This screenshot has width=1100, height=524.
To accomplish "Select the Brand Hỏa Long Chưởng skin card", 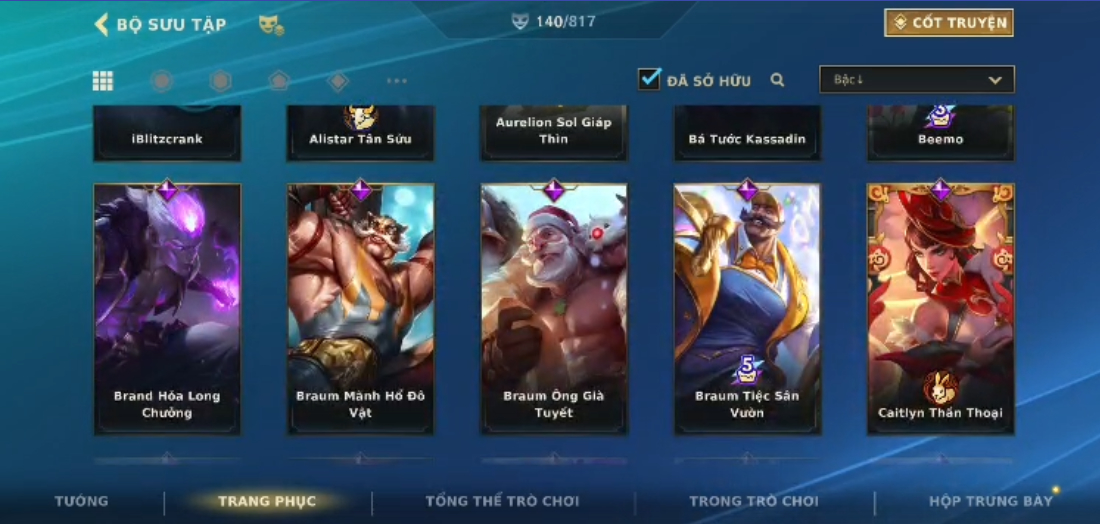I will 167,308.
